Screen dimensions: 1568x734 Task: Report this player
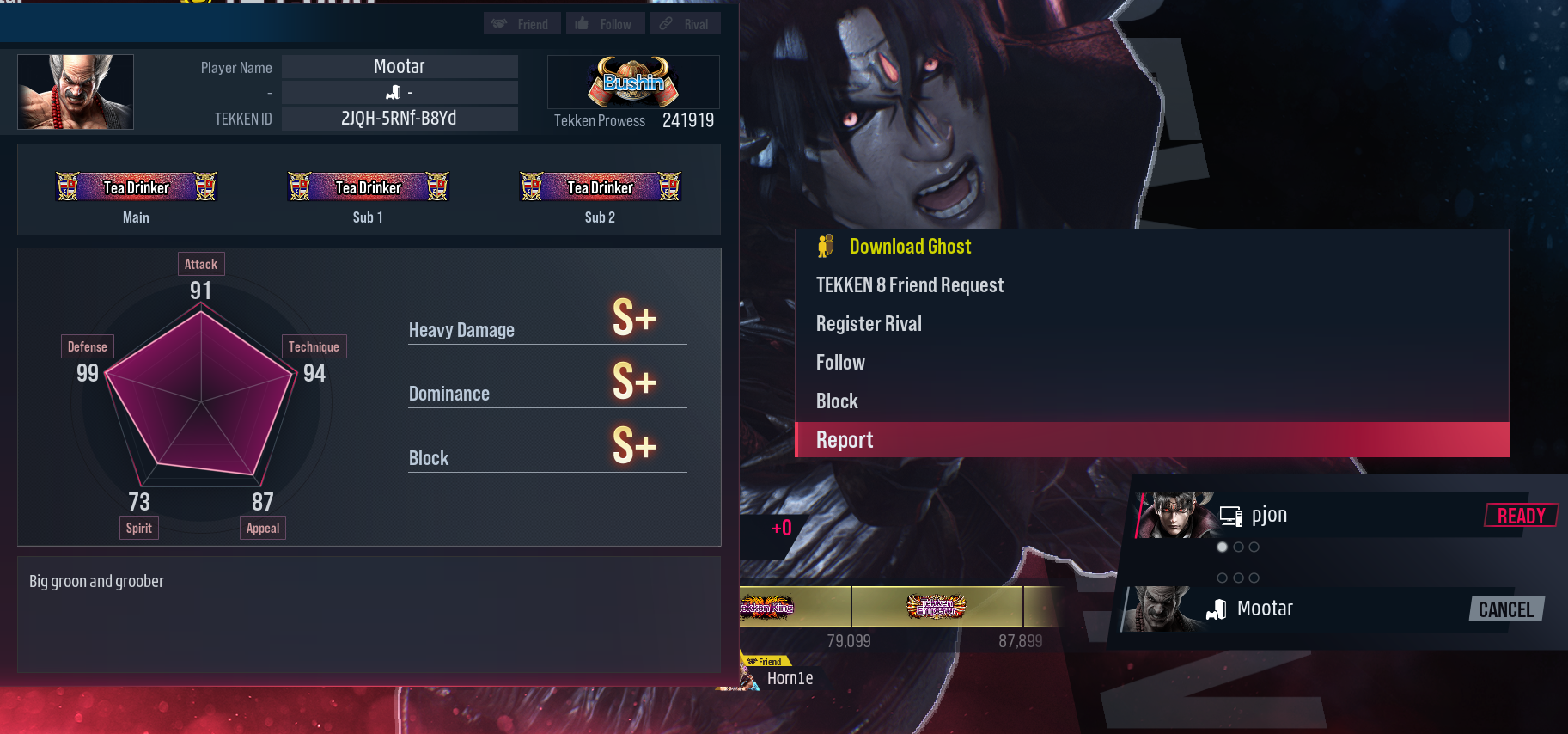point(845,440)
